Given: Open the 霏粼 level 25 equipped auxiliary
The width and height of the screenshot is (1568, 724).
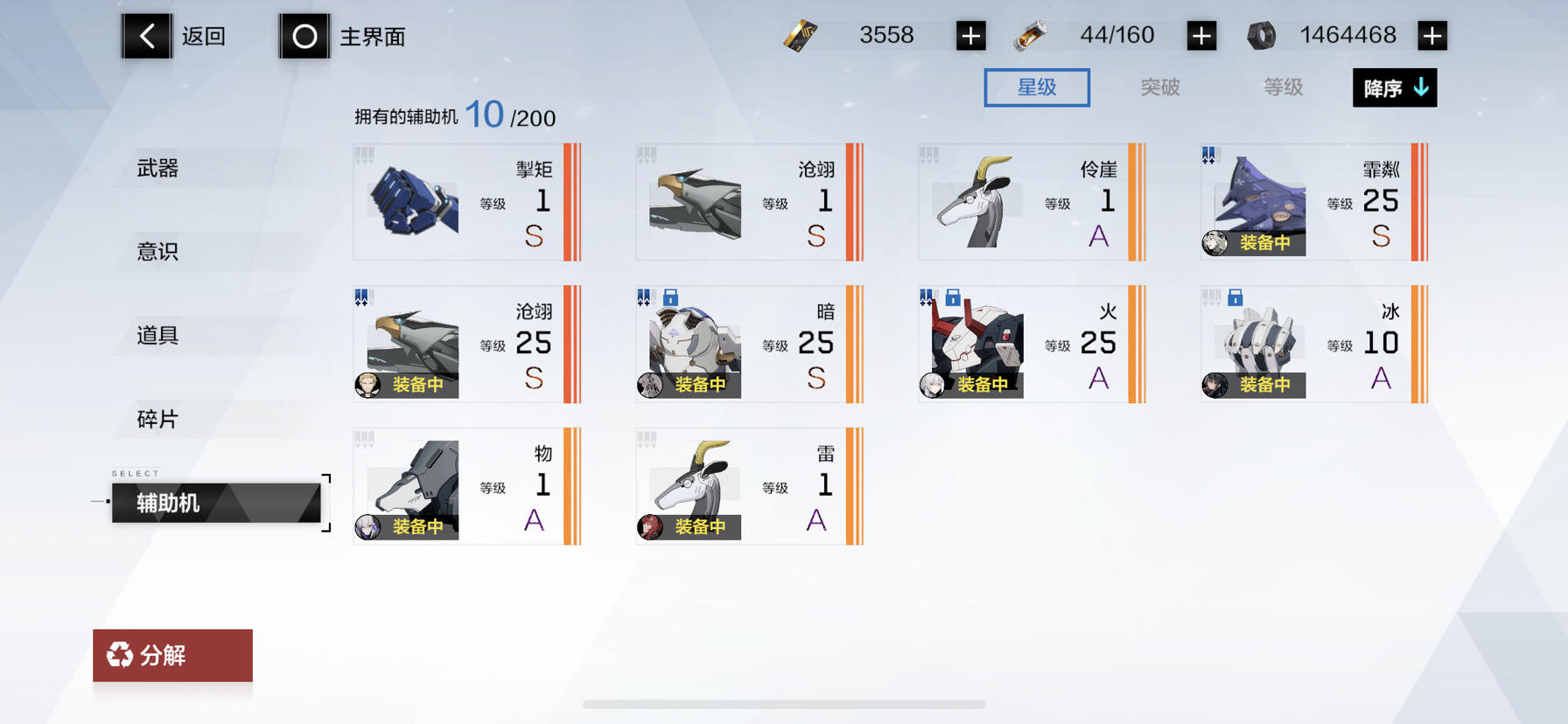Looking at the screenshot, I should [x=1311, y=202].
